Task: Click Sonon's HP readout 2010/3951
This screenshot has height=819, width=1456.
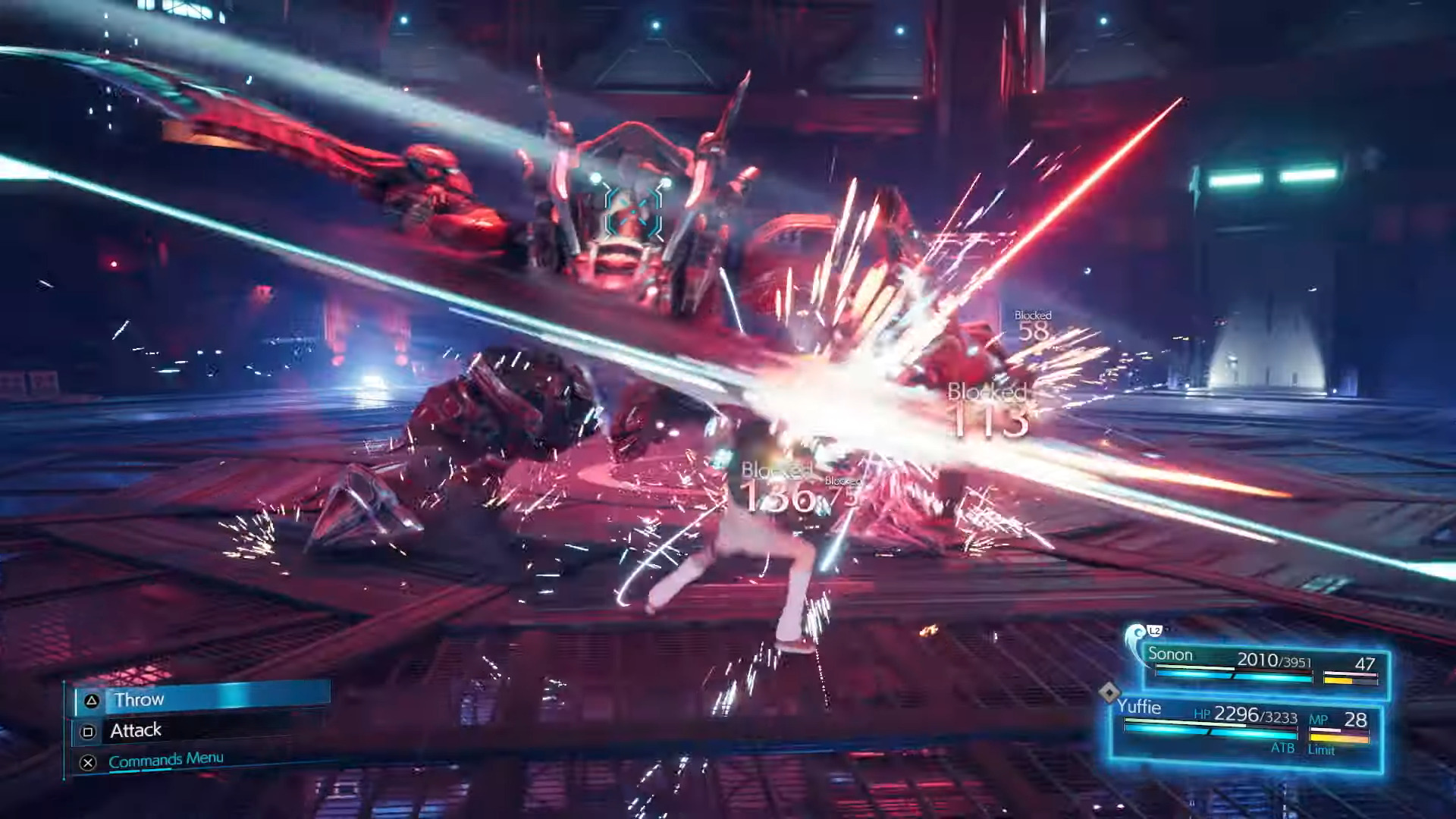Action: click(x=1274, y=660)
